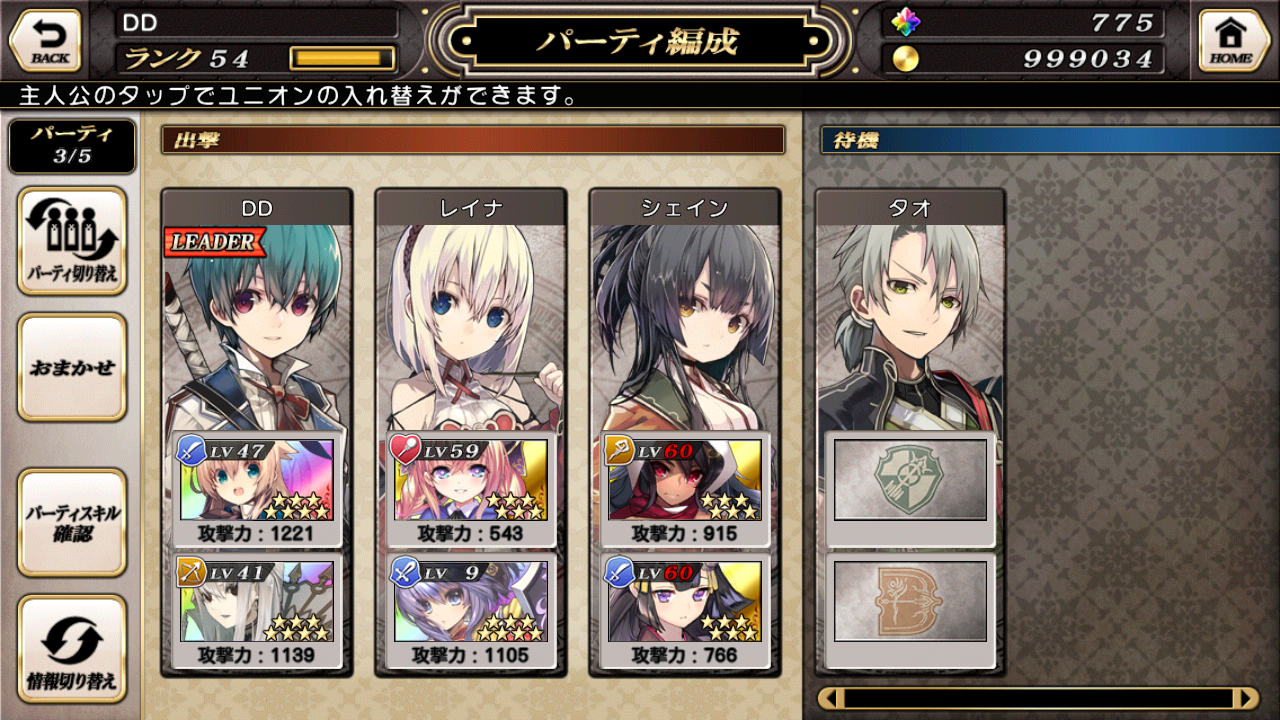Select the leader DD character card
Viewport: 1280px width, 720px height.
(257, 320)
